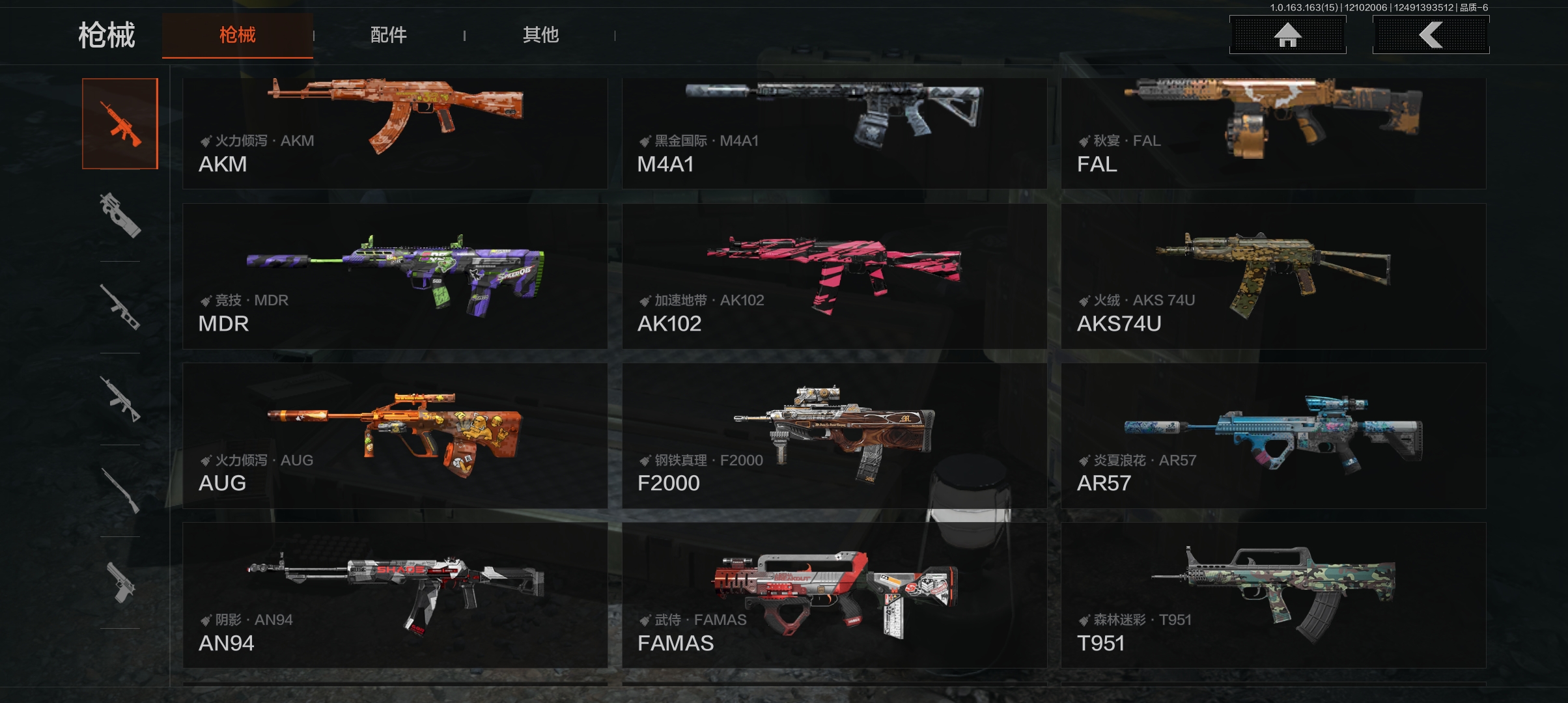Return to the home screen

(x=1287, y=35)
